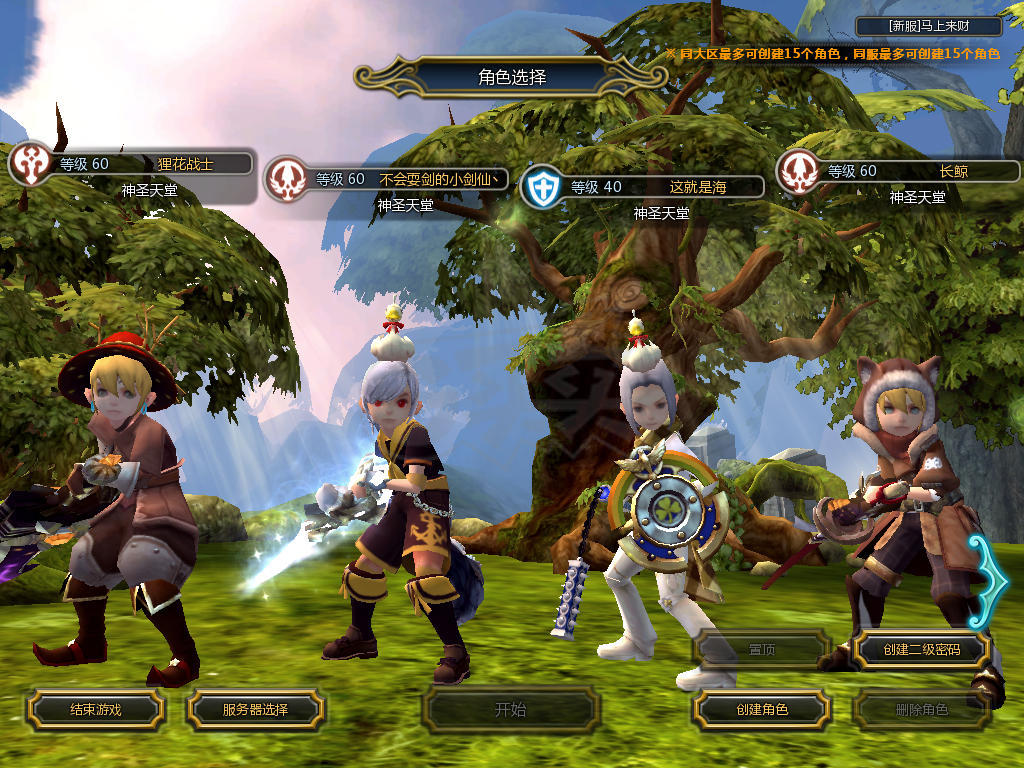Open 创建二级密码 secondary password setup
The width and height of the screenshot is (1024, 768).
pyautogui.click(x=921, y=649)
